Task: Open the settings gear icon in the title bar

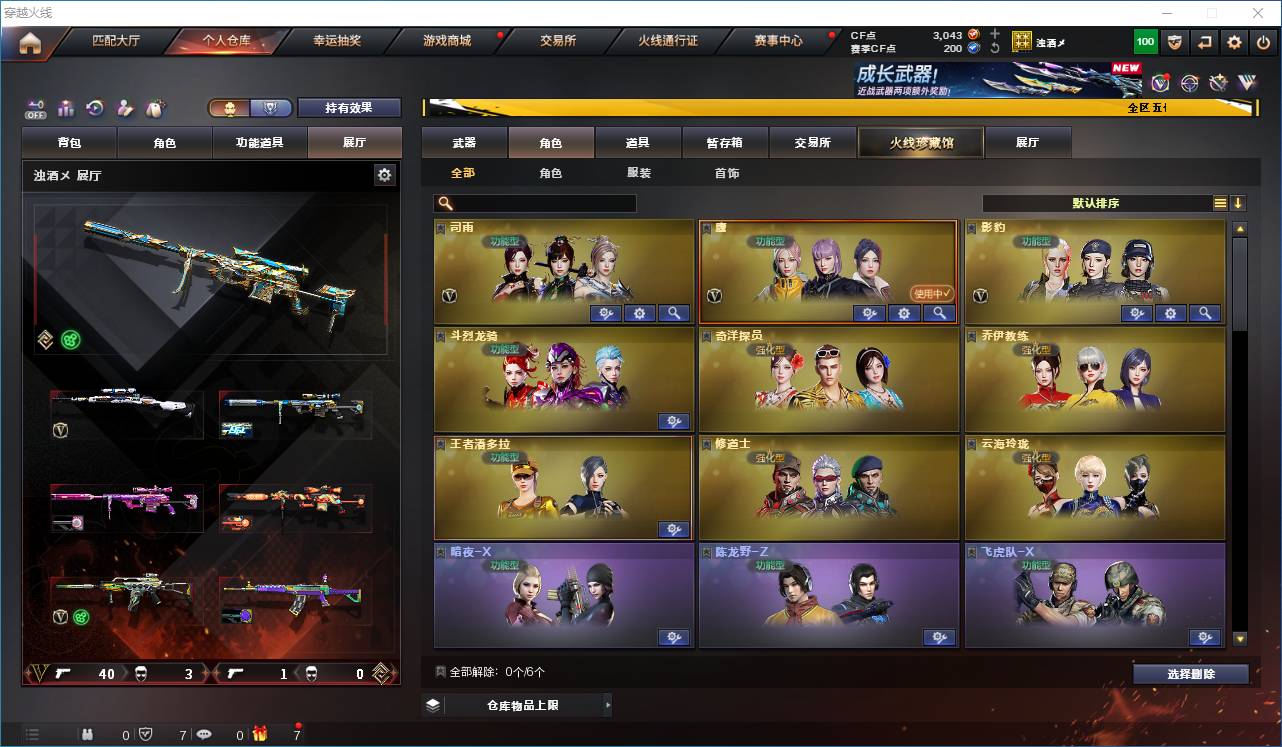Action: click(x=1234, y=42)
